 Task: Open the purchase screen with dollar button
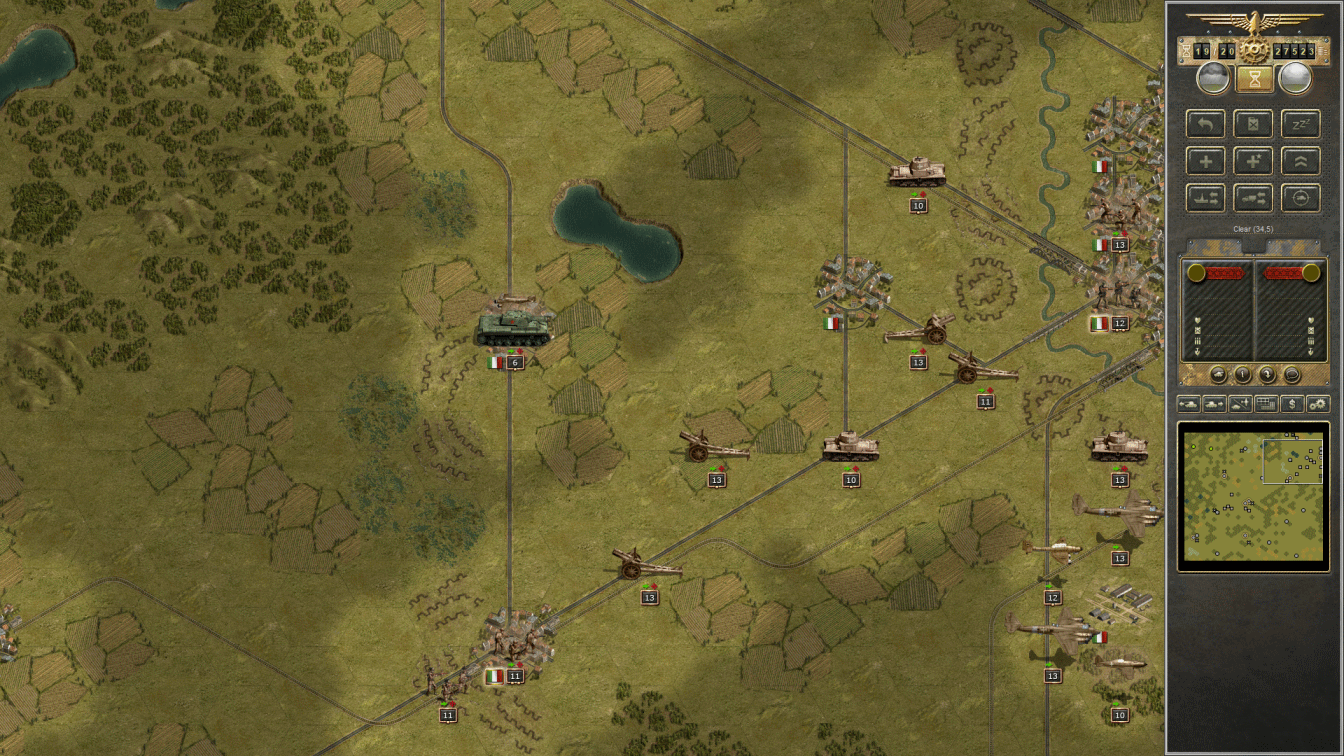1293,404
